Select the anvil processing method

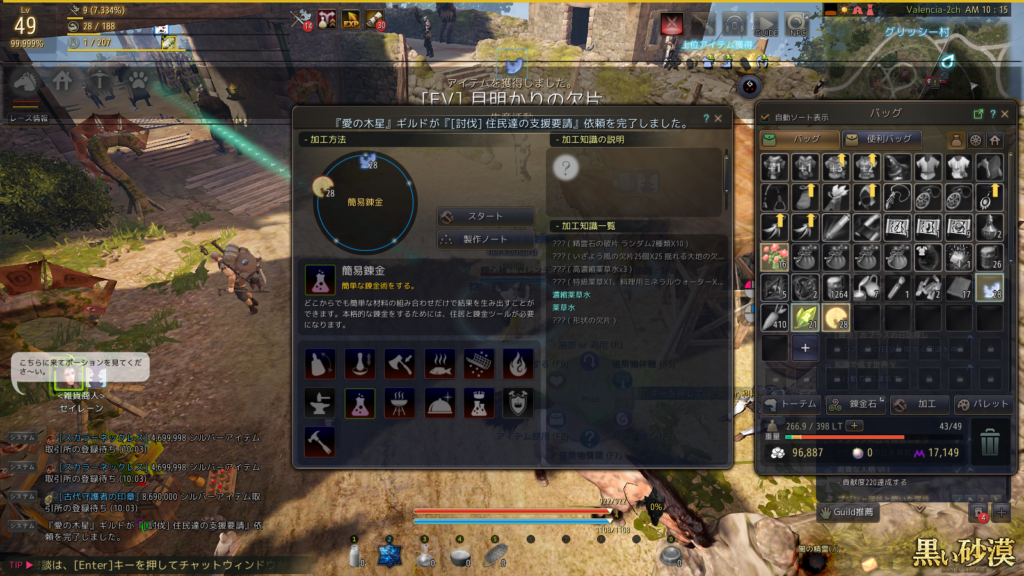[x=320, y=402]
